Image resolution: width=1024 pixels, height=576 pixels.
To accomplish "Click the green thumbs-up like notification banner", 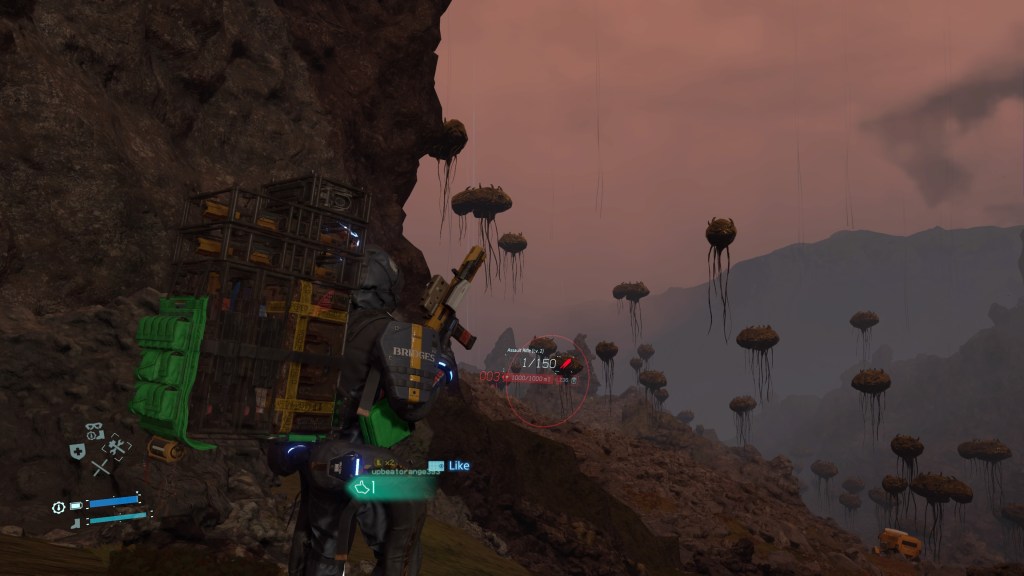I will click(x=390, y=487).
